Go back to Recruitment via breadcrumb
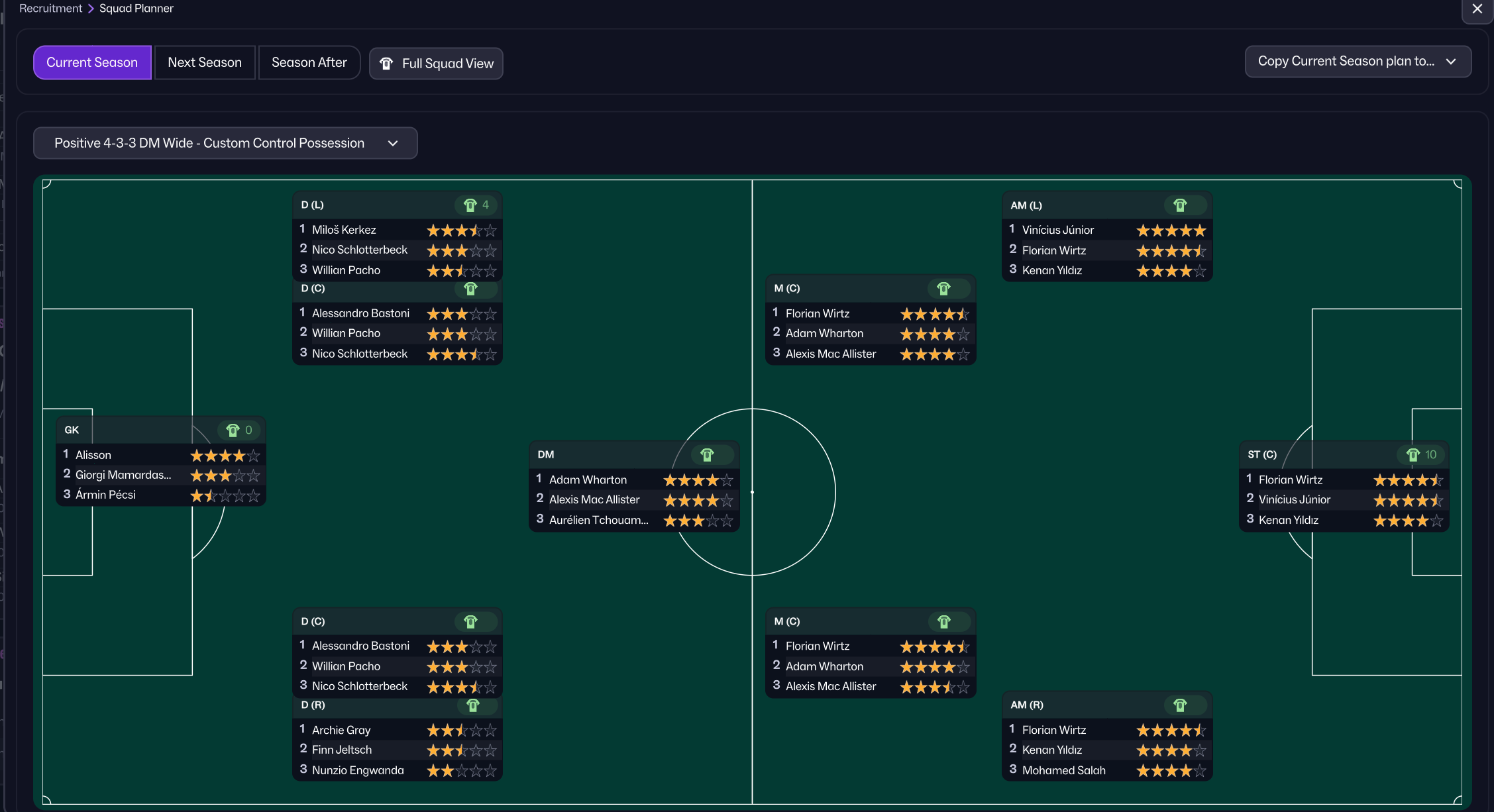The height and width of the screenshot is (812, 1494). tap(50, 9)
